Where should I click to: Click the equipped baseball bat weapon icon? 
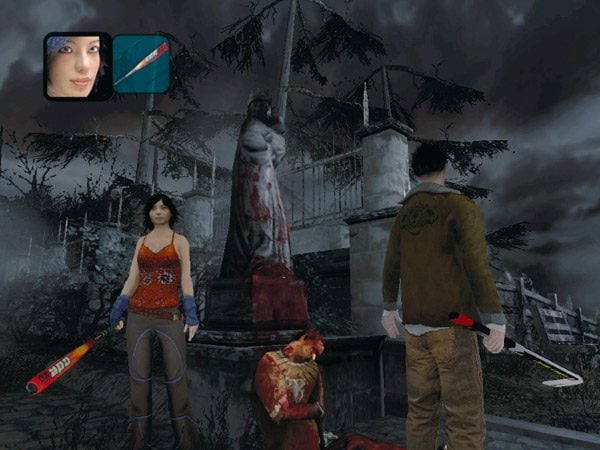point(141,64)
